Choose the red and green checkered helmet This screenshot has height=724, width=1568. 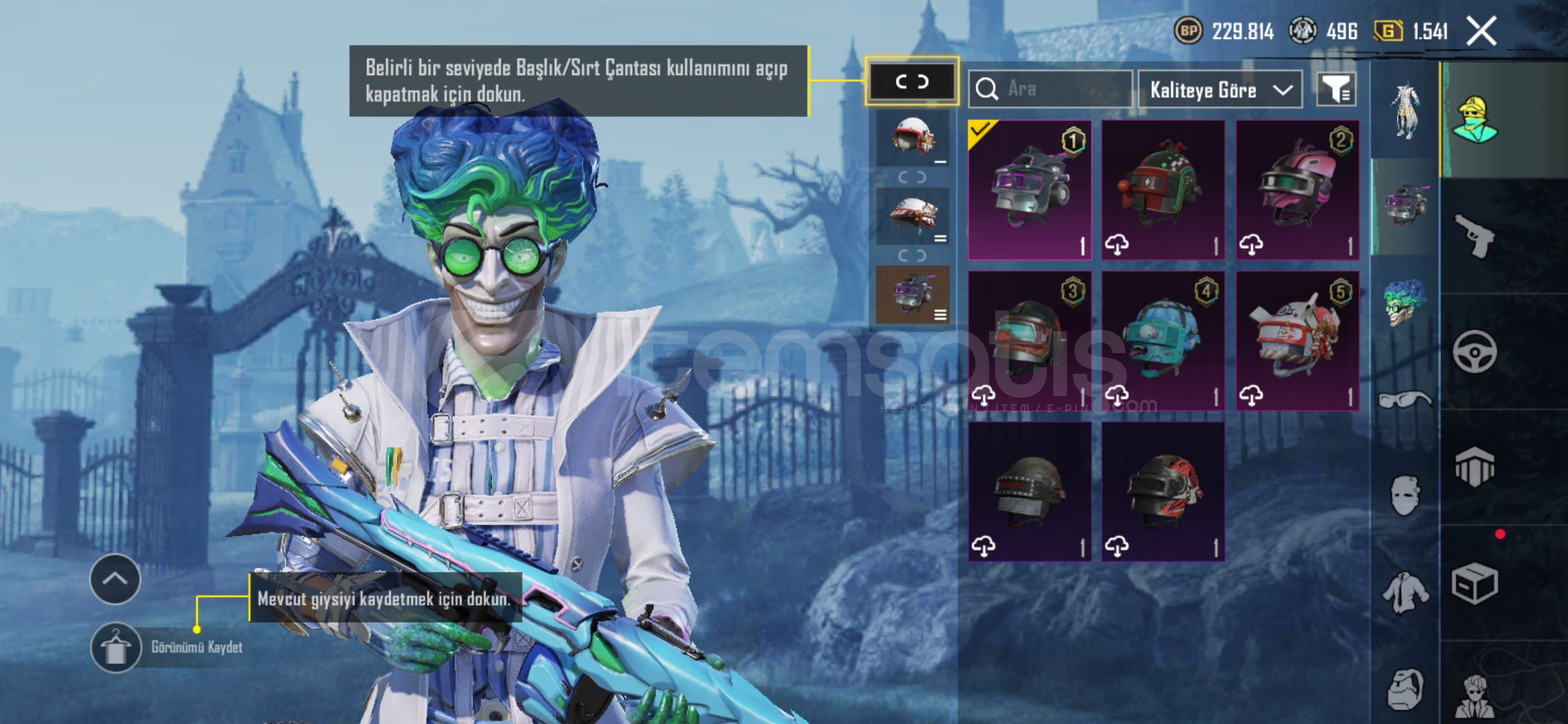[1163, 190]
